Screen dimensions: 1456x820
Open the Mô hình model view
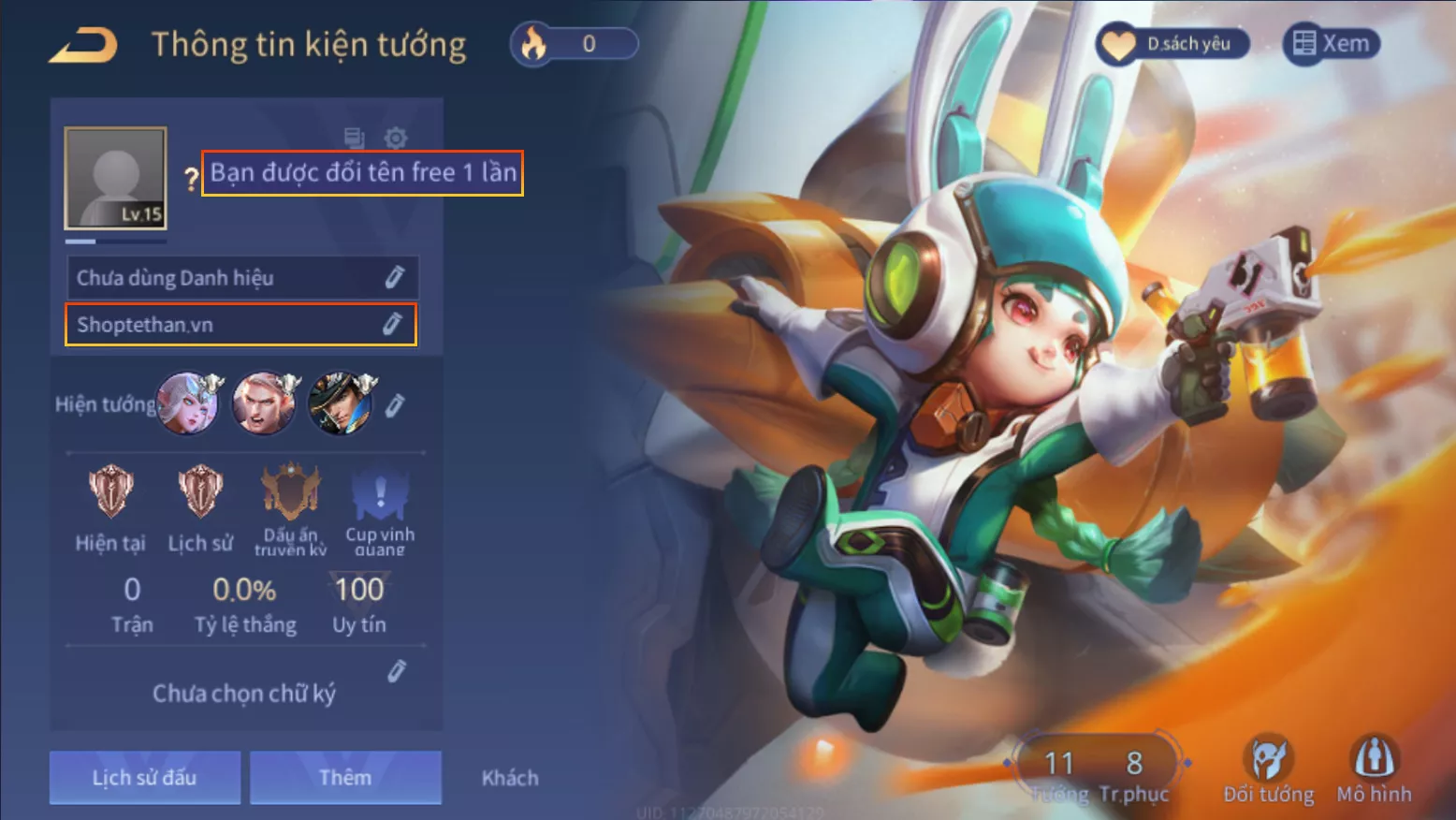point(1374,769)
